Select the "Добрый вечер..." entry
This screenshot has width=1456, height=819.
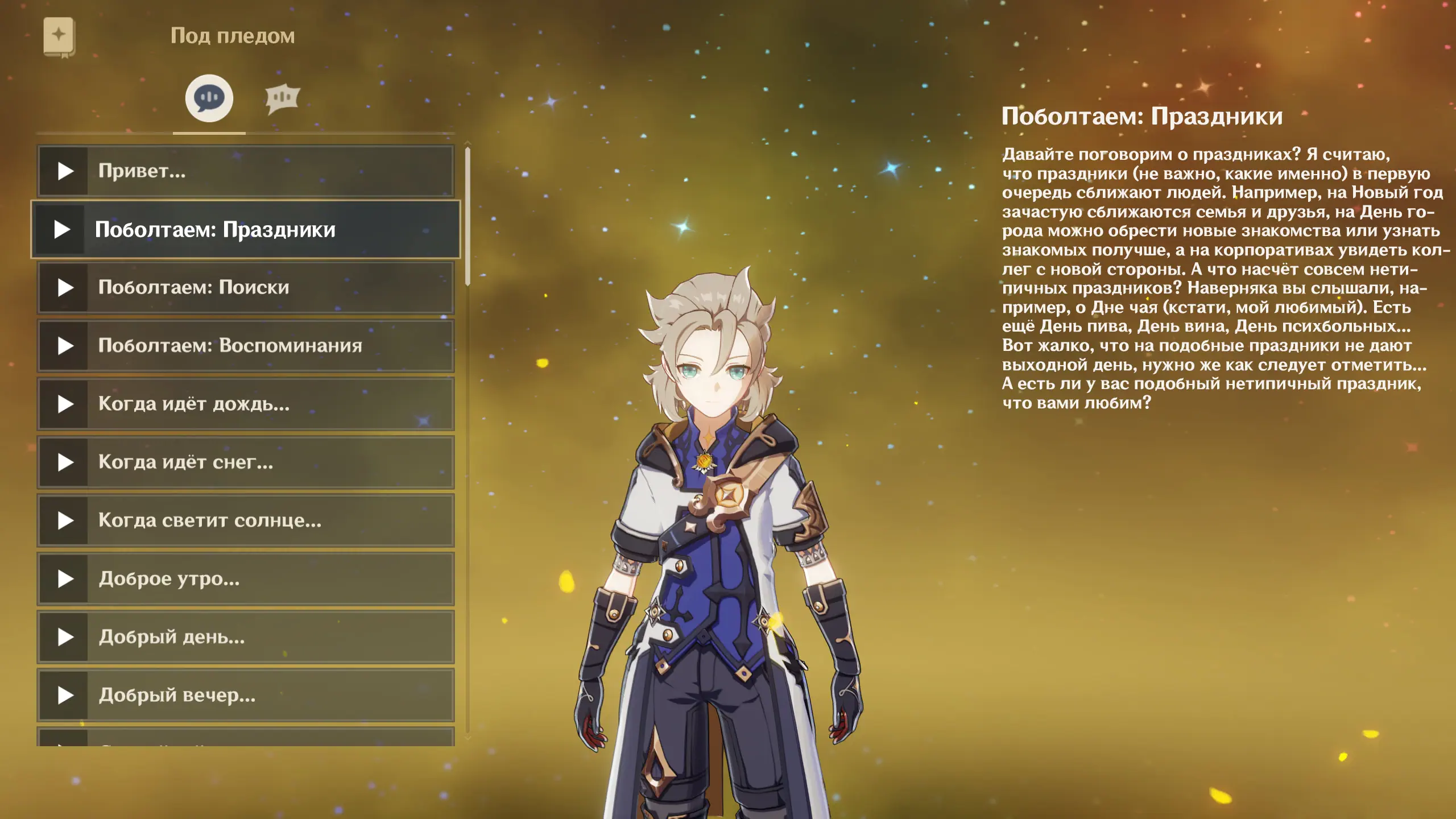point(245,696)
